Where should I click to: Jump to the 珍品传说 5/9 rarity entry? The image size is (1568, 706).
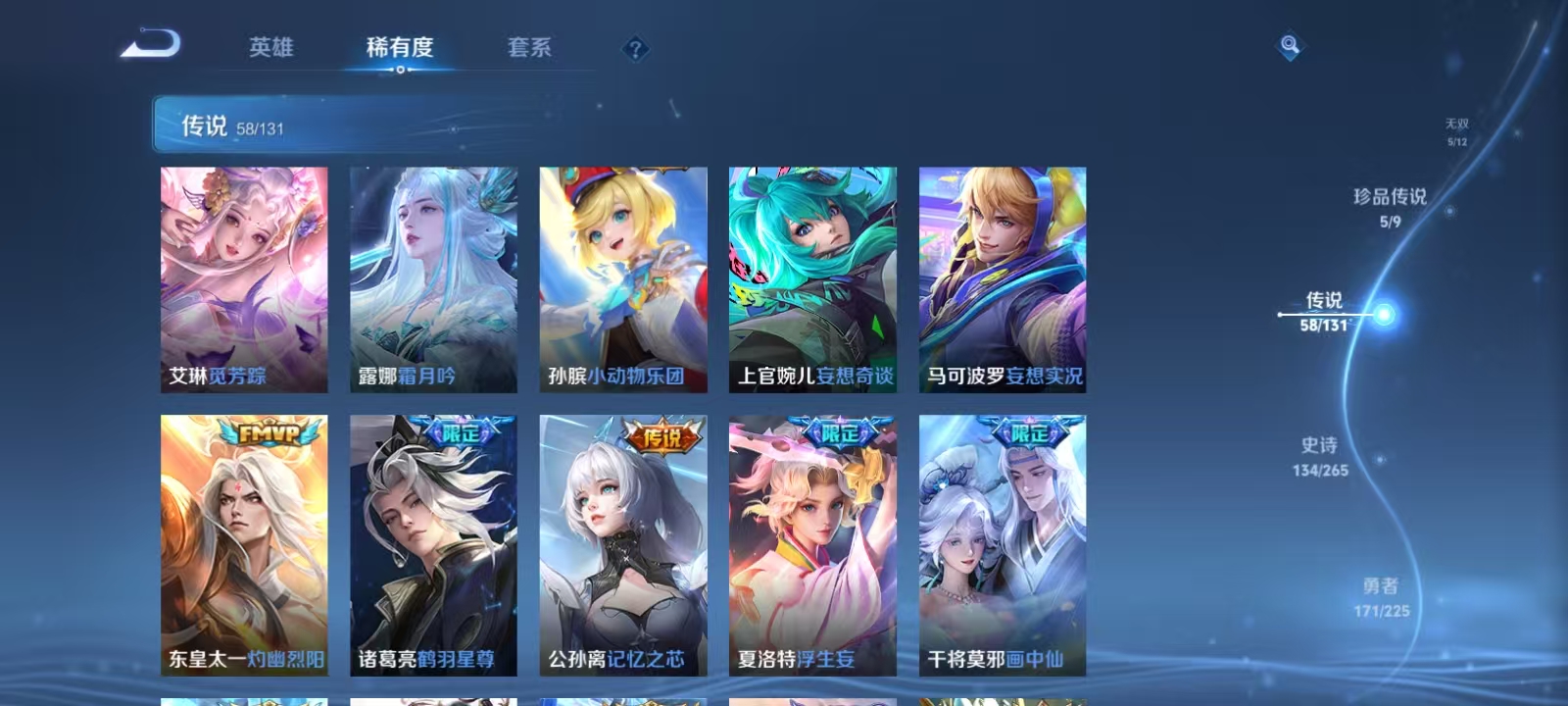coord(1390,206)
